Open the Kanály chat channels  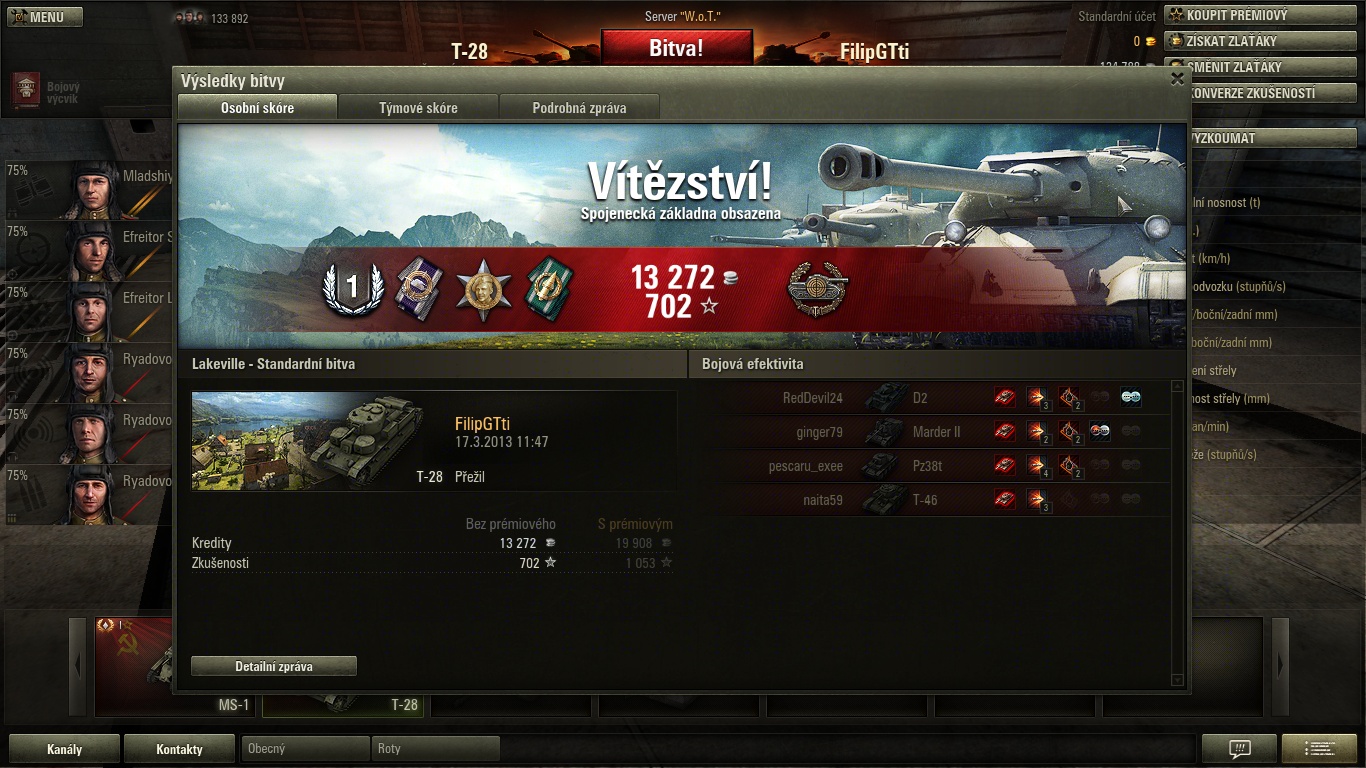click(64, 749)
